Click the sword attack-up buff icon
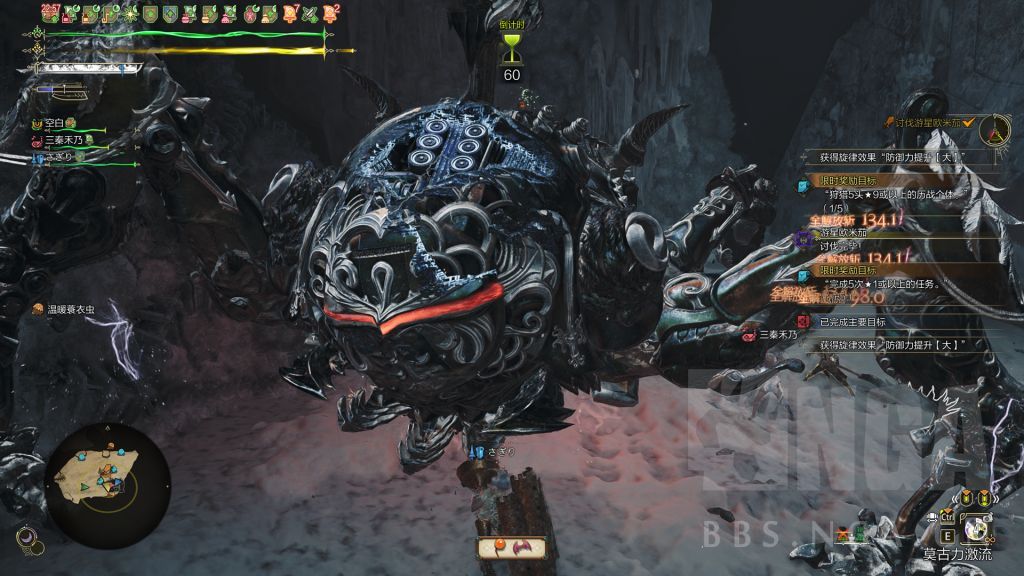The height and width of the screenshot is (576, 1024). point(310,14)
